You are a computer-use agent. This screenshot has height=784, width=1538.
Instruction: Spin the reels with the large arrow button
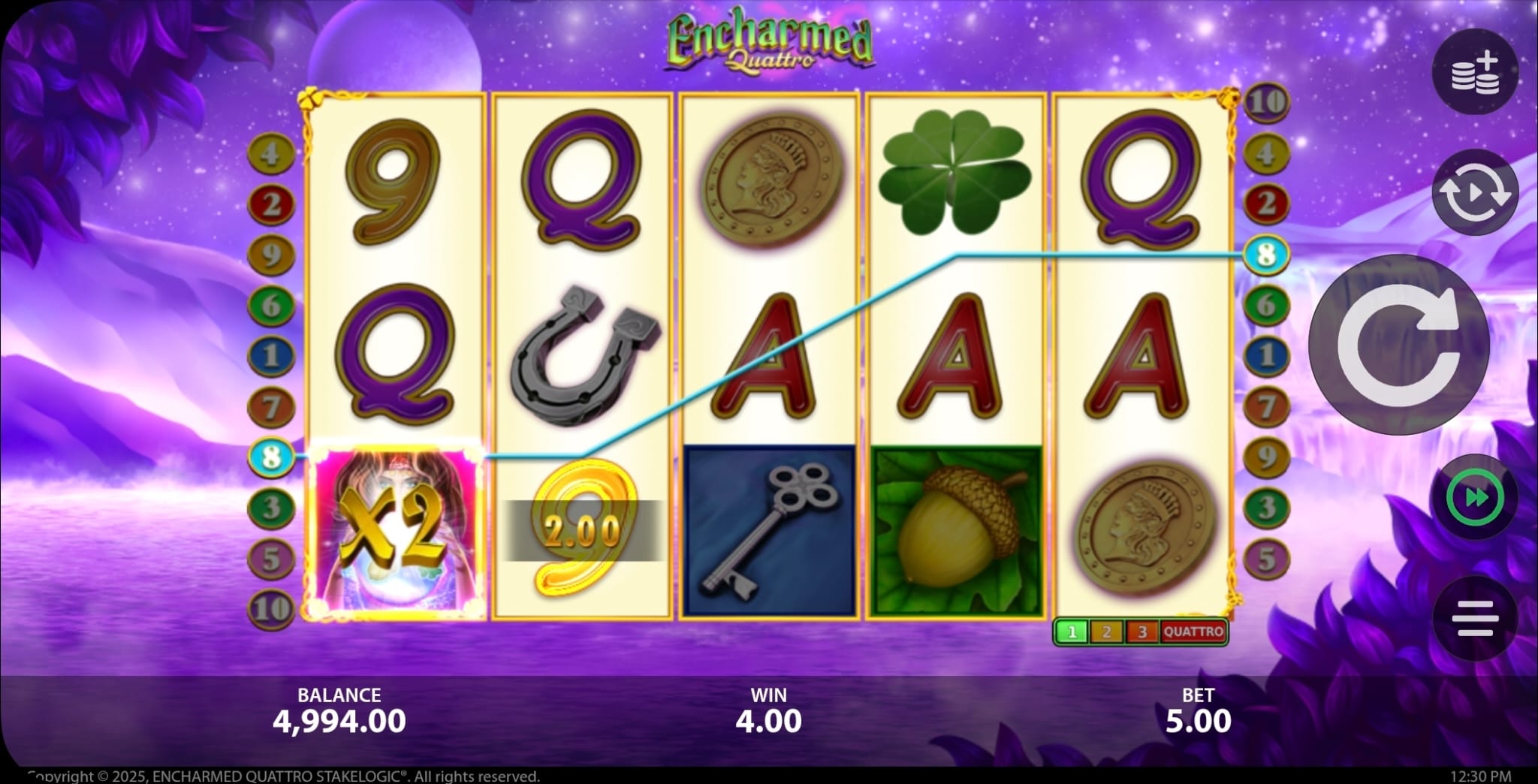(x=1398, y=345)
